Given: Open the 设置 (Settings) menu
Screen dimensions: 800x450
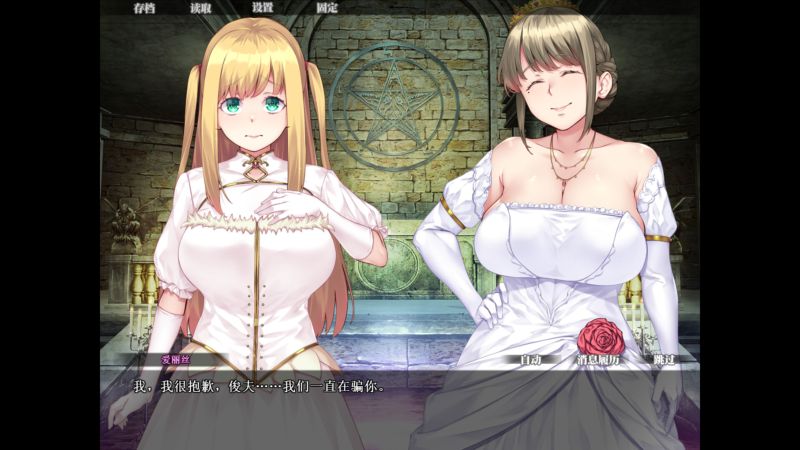Looking at the screenshot, I should [263, 8].
